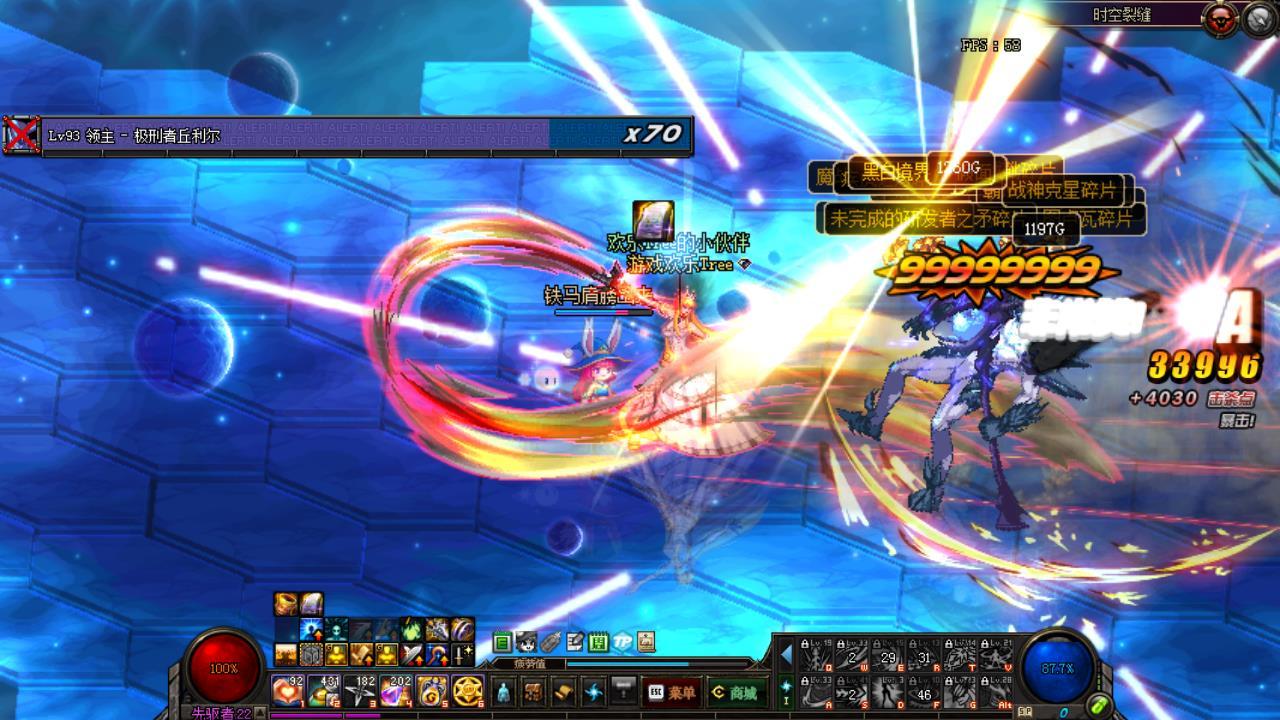Trigger the skill bound to V

point(995,655)
